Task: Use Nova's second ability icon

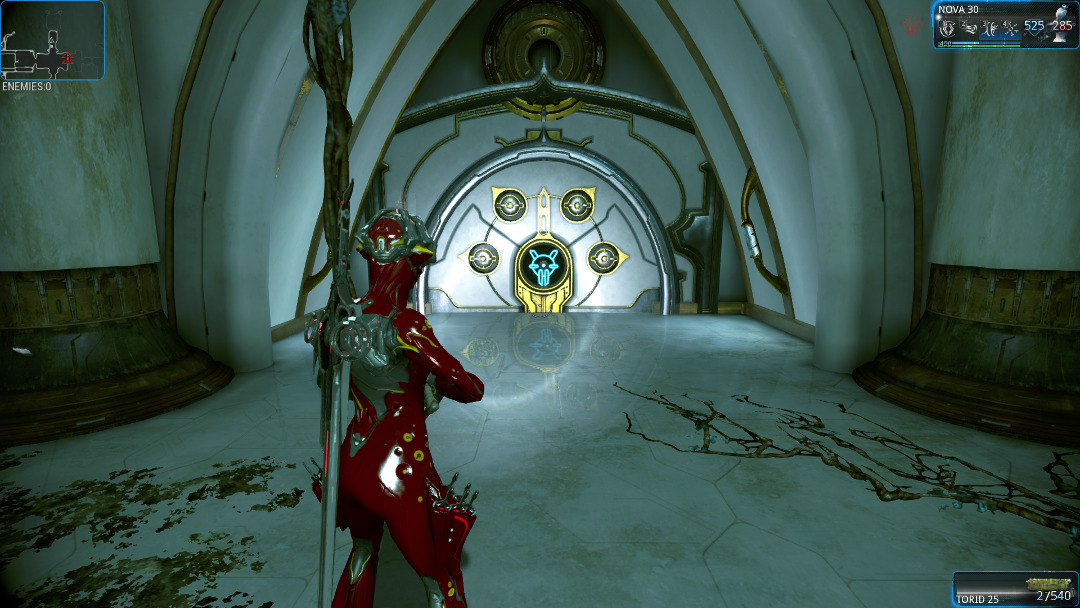Action: pos(967,29)
